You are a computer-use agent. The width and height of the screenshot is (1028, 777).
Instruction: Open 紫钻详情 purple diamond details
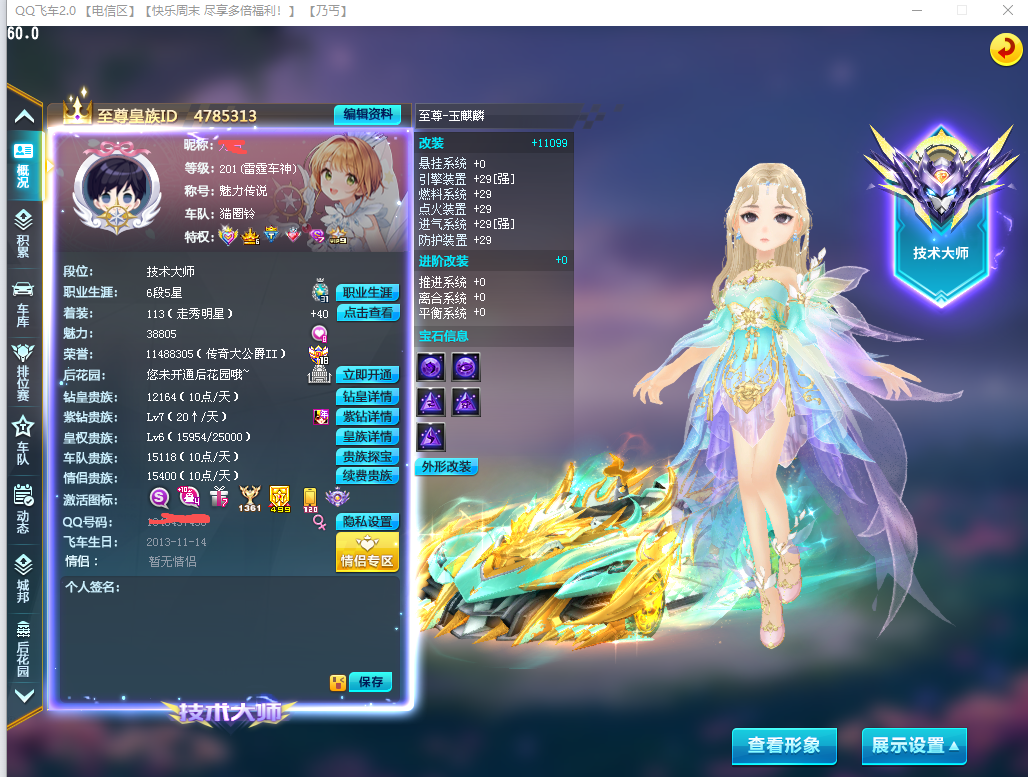click(367, 417)
